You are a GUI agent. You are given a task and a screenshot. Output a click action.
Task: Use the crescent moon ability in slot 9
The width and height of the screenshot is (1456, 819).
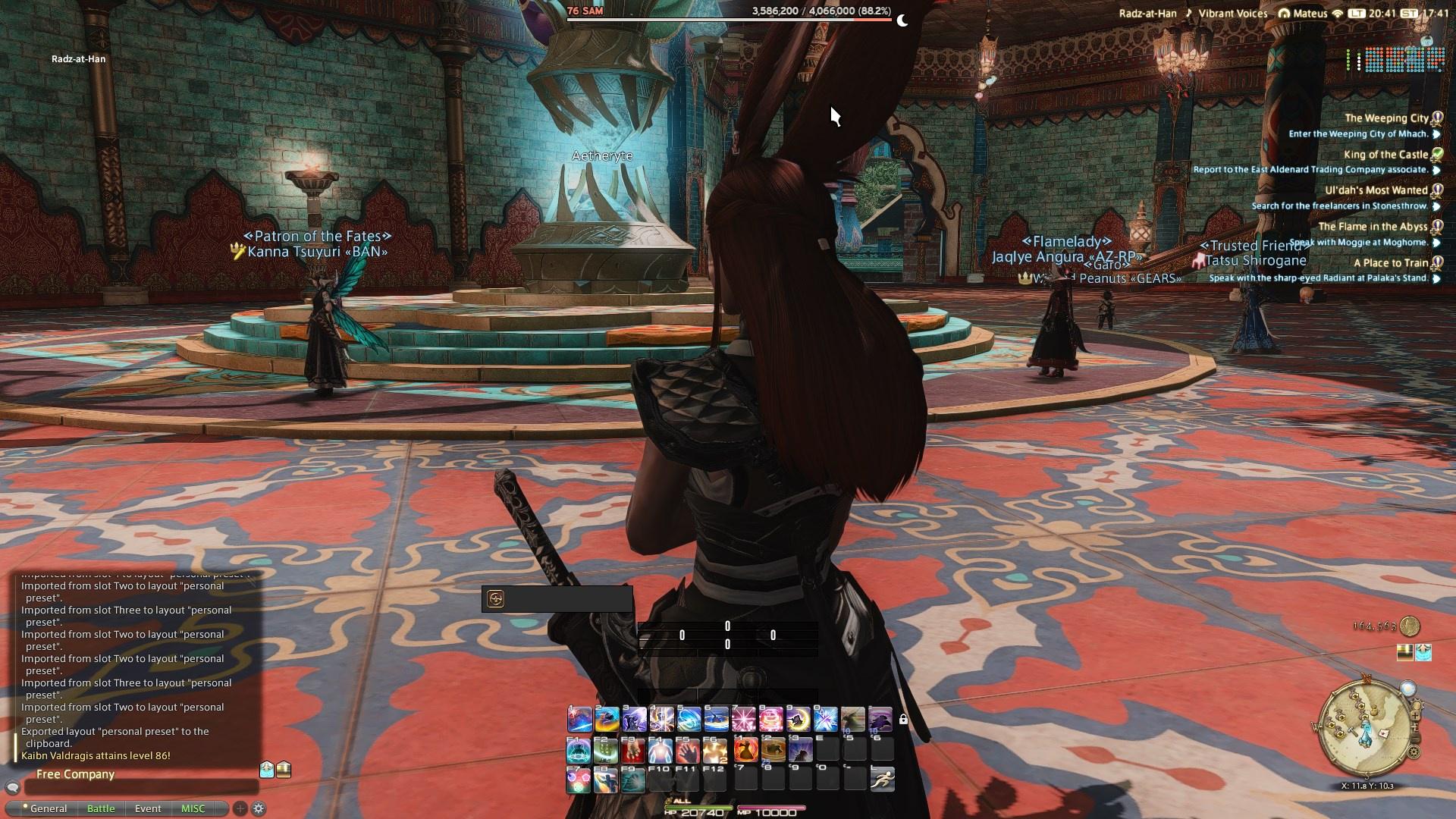pos(798,719)
